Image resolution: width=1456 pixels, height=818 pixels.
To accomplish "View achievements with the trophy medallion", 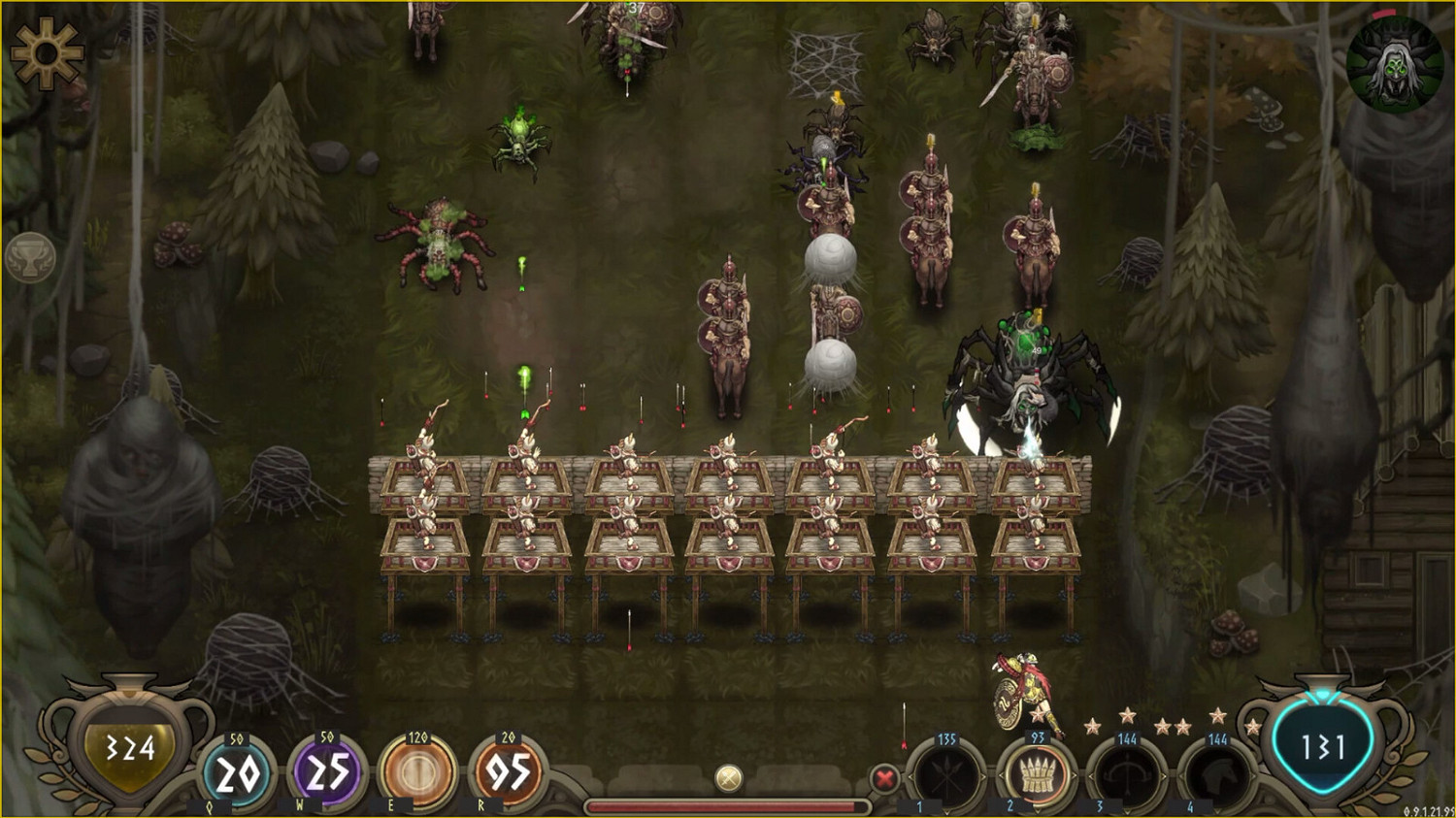I will pos(33,257).
